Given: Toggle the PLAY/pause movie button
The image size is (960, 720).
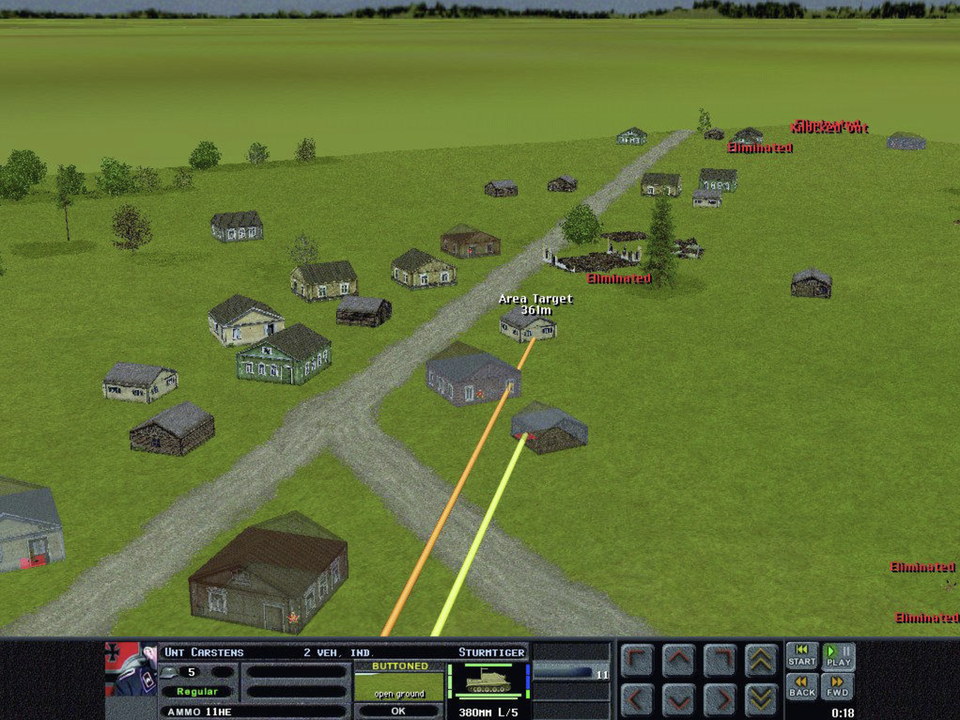Looking at the screenshot, I should pyautogui.click(x=839, y=656).
